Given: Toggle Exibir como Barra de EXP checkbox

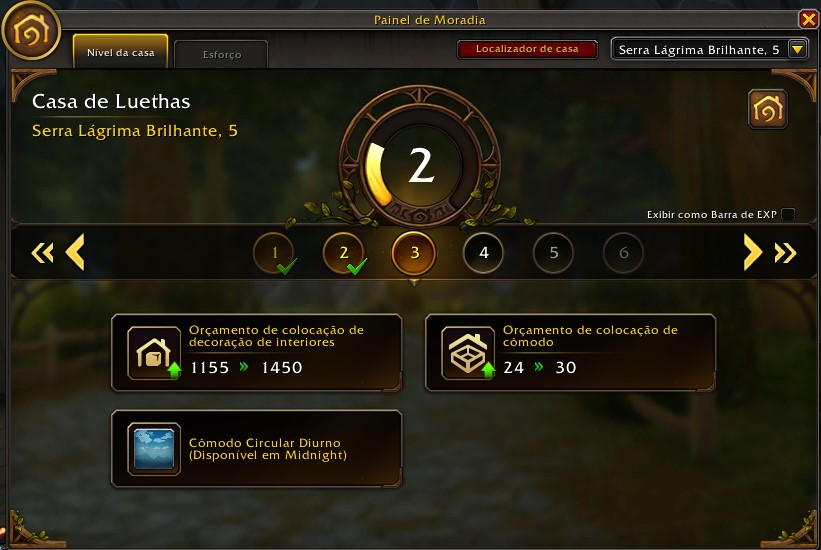Looking at the screenshot, I should (x=788, y=214).
